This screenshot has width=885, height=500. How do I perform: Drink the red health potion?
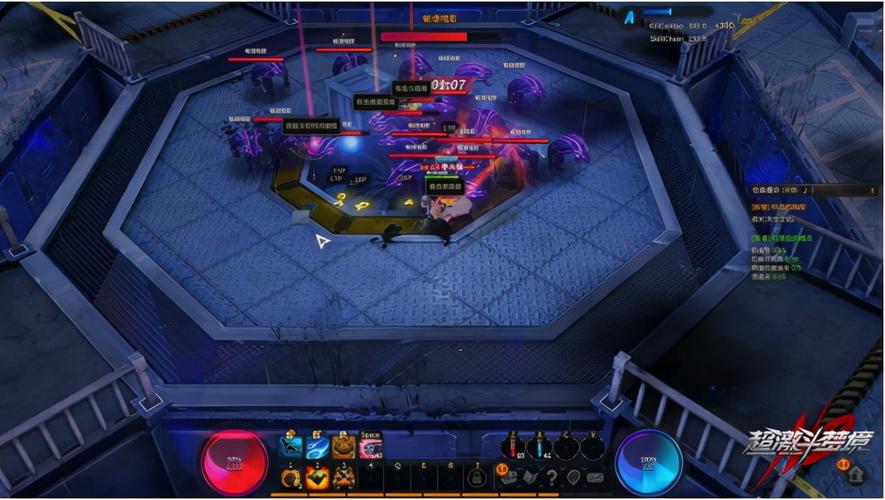tap(512, 447)
